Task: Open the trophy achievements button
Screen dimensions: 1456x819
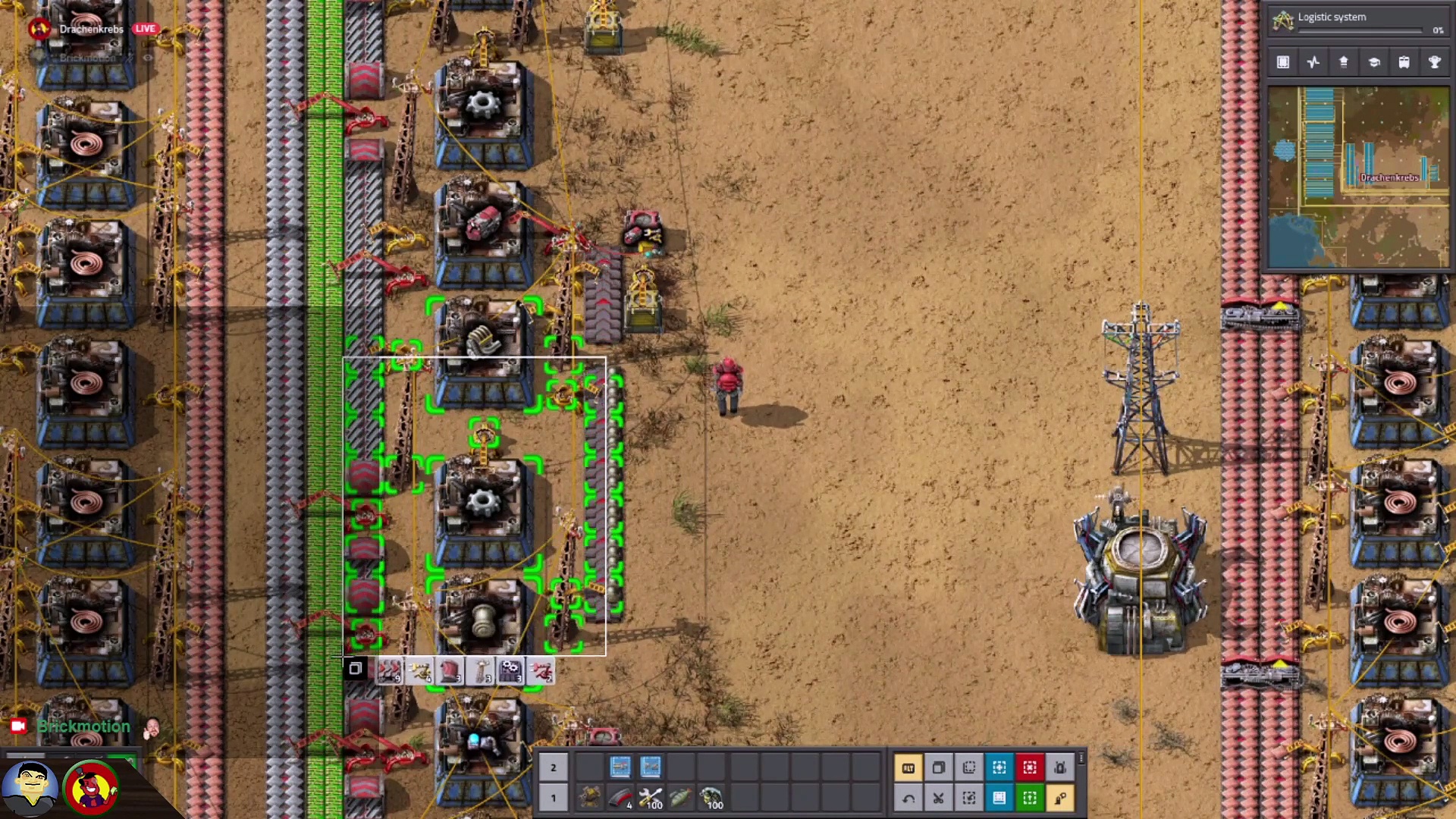Action: 1435,62
